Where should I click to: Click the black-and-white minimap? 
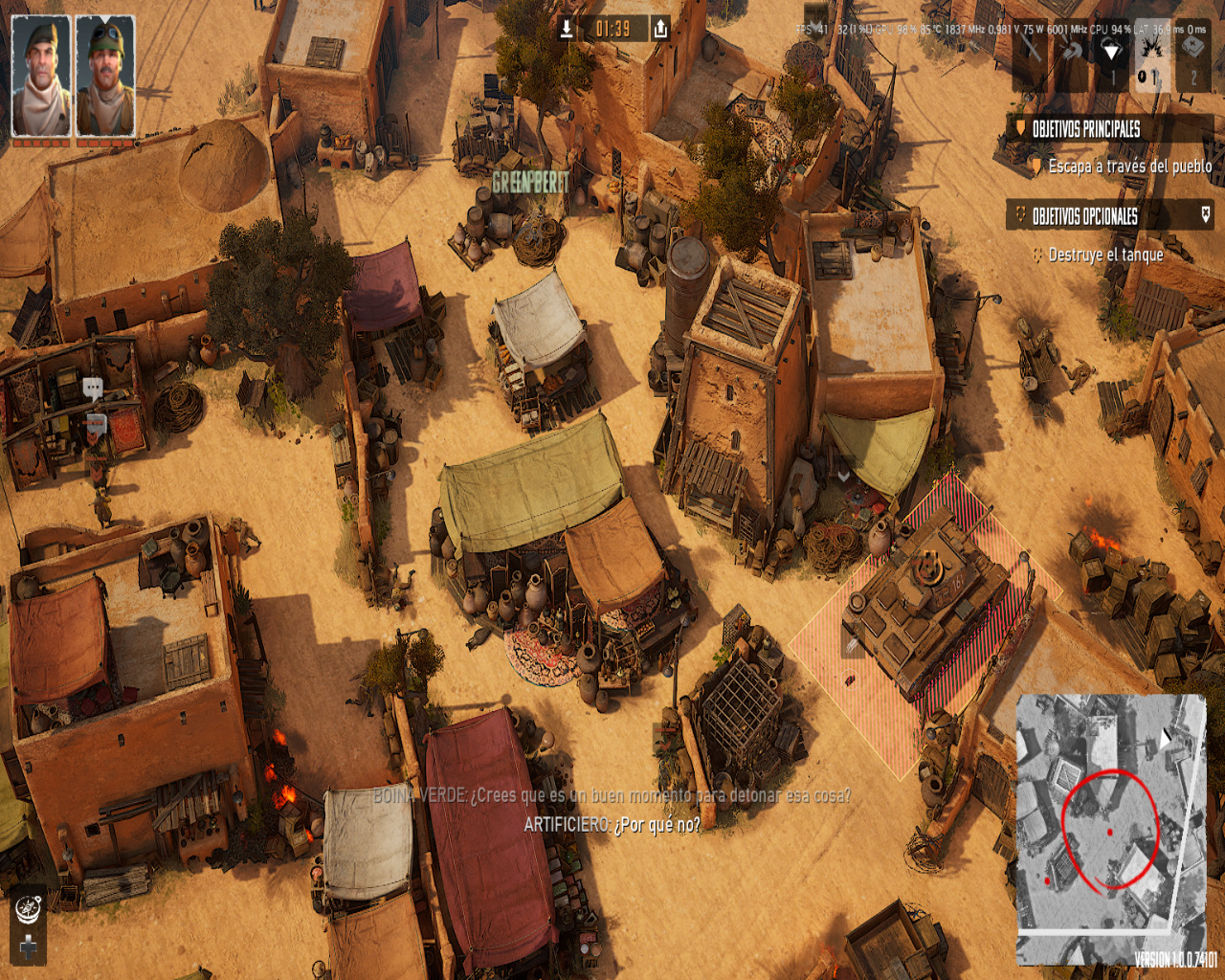pos(1110,828)
